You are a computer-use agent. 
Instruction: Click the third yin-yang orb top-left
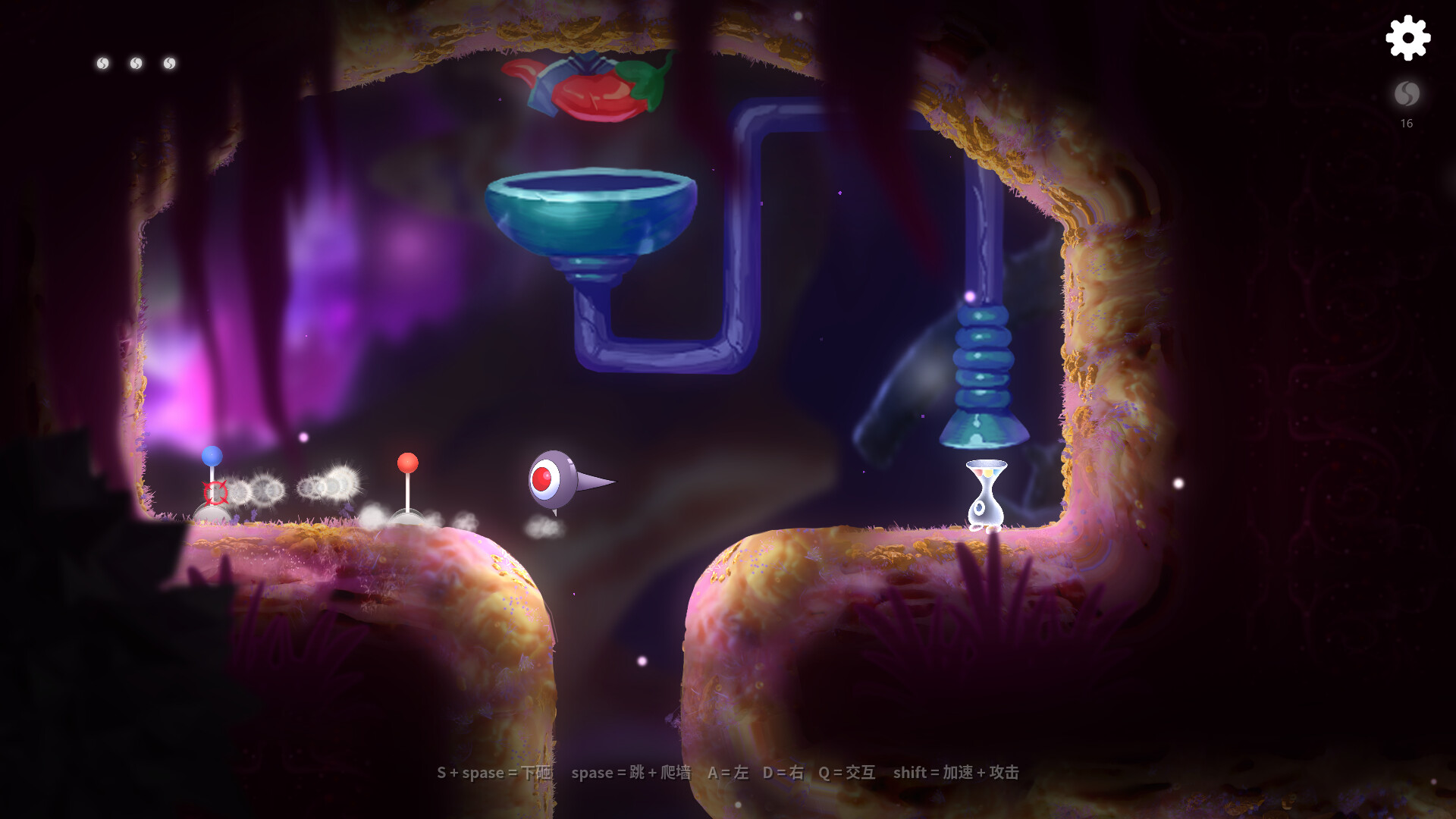coord(169,63)
